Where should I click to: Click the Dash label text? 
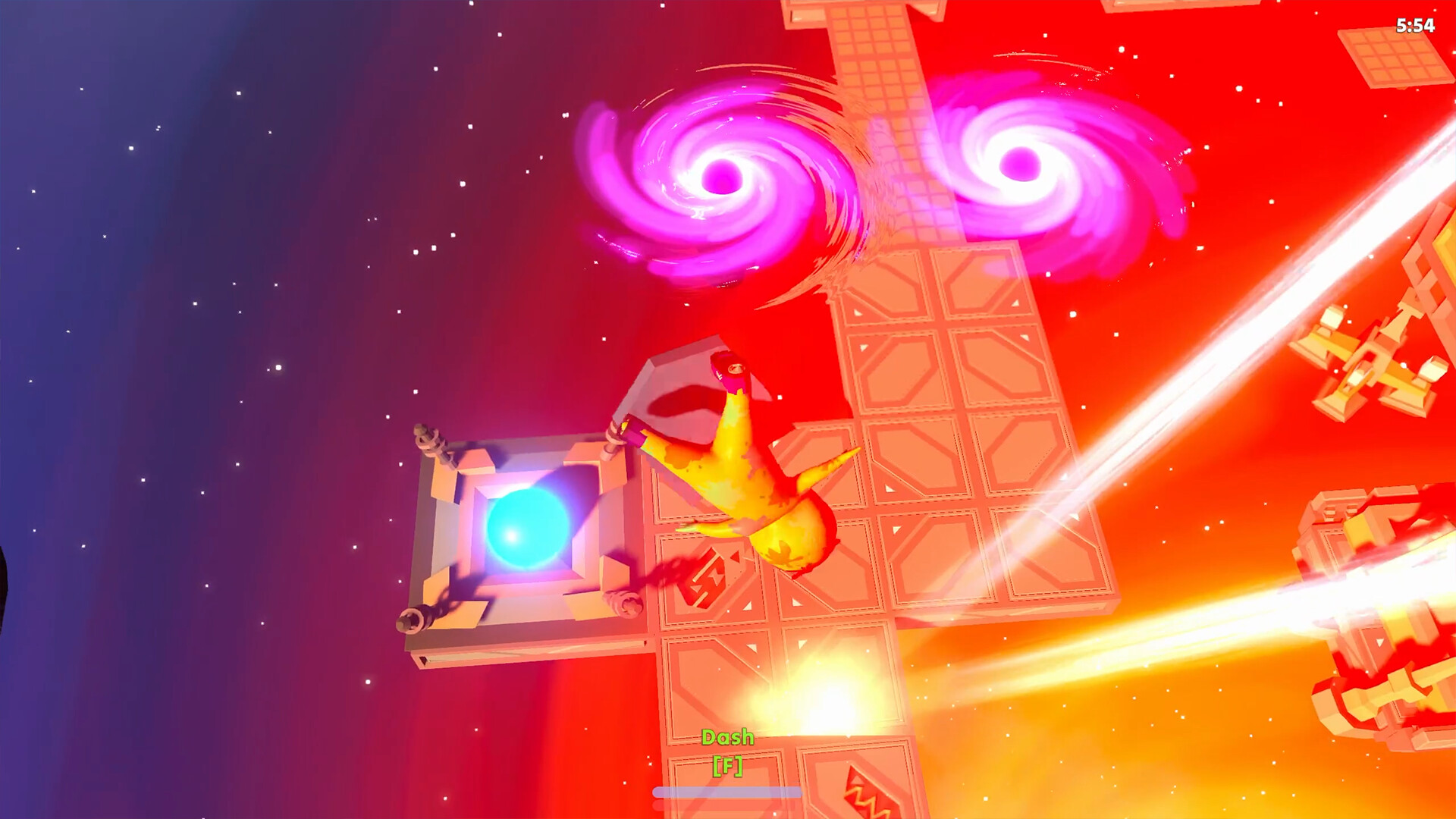click(x=728, y=736)
